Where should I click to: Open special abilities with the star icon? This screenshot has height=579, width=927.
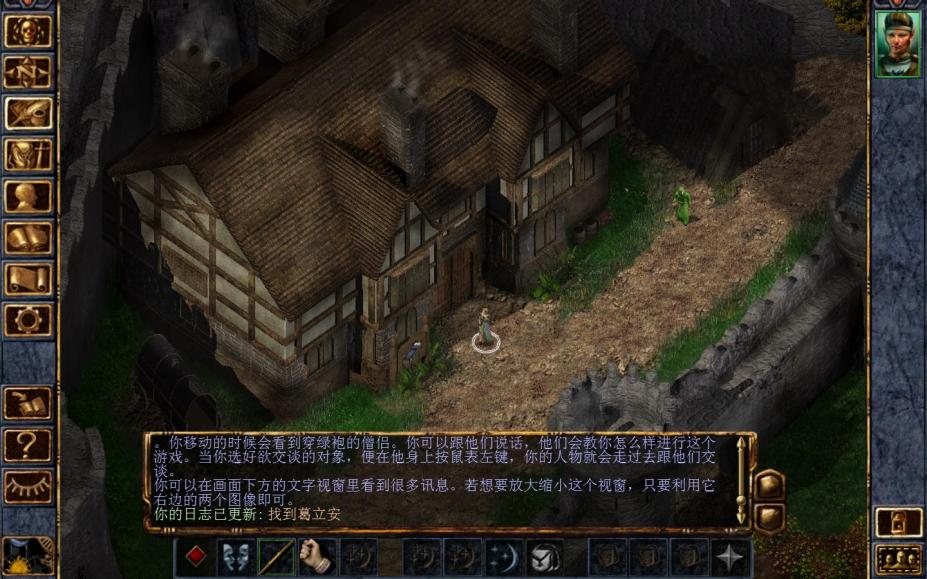[x=730, y=557]
